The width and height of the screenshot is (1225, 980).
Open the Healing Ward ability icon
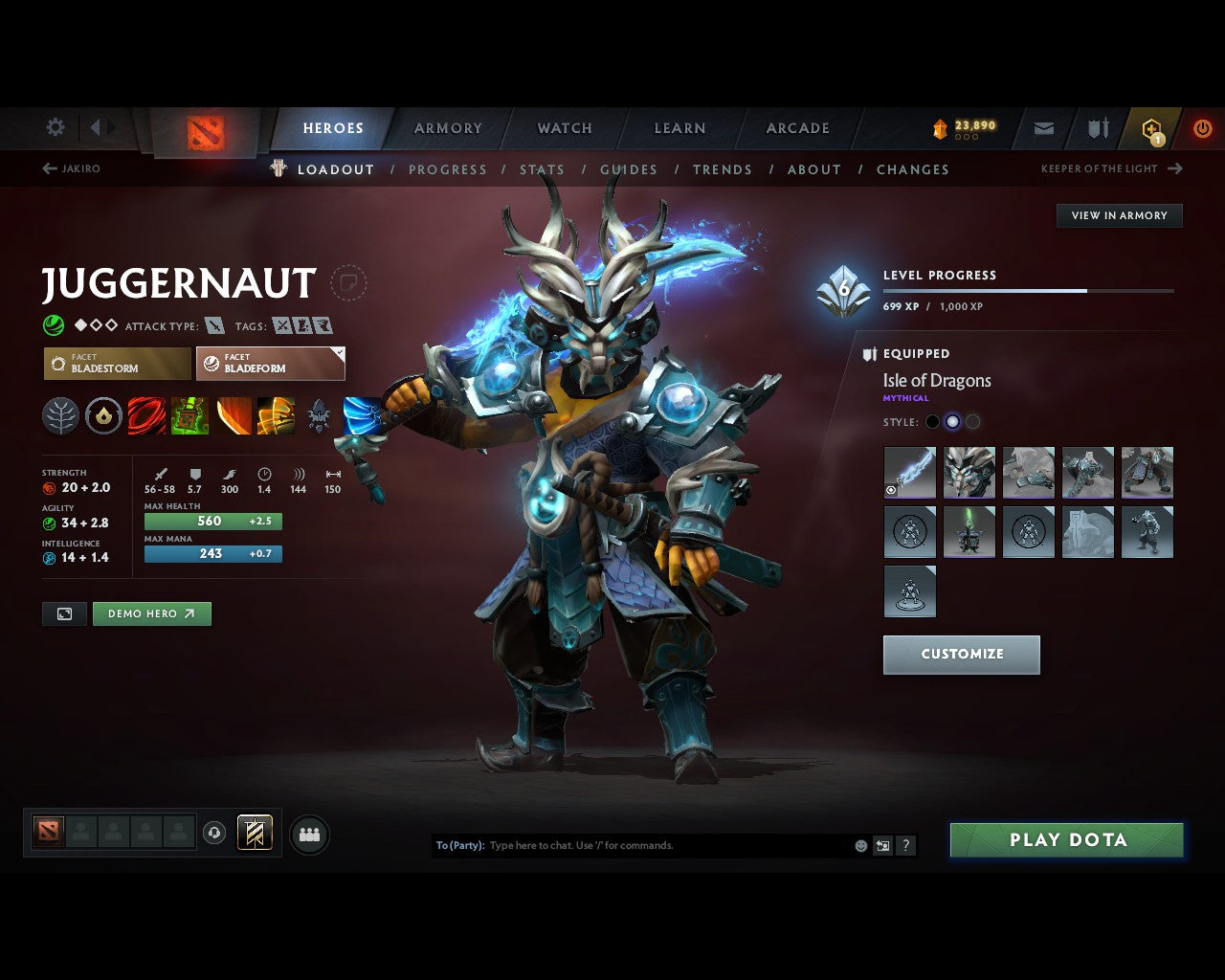[x=189, y=416]
